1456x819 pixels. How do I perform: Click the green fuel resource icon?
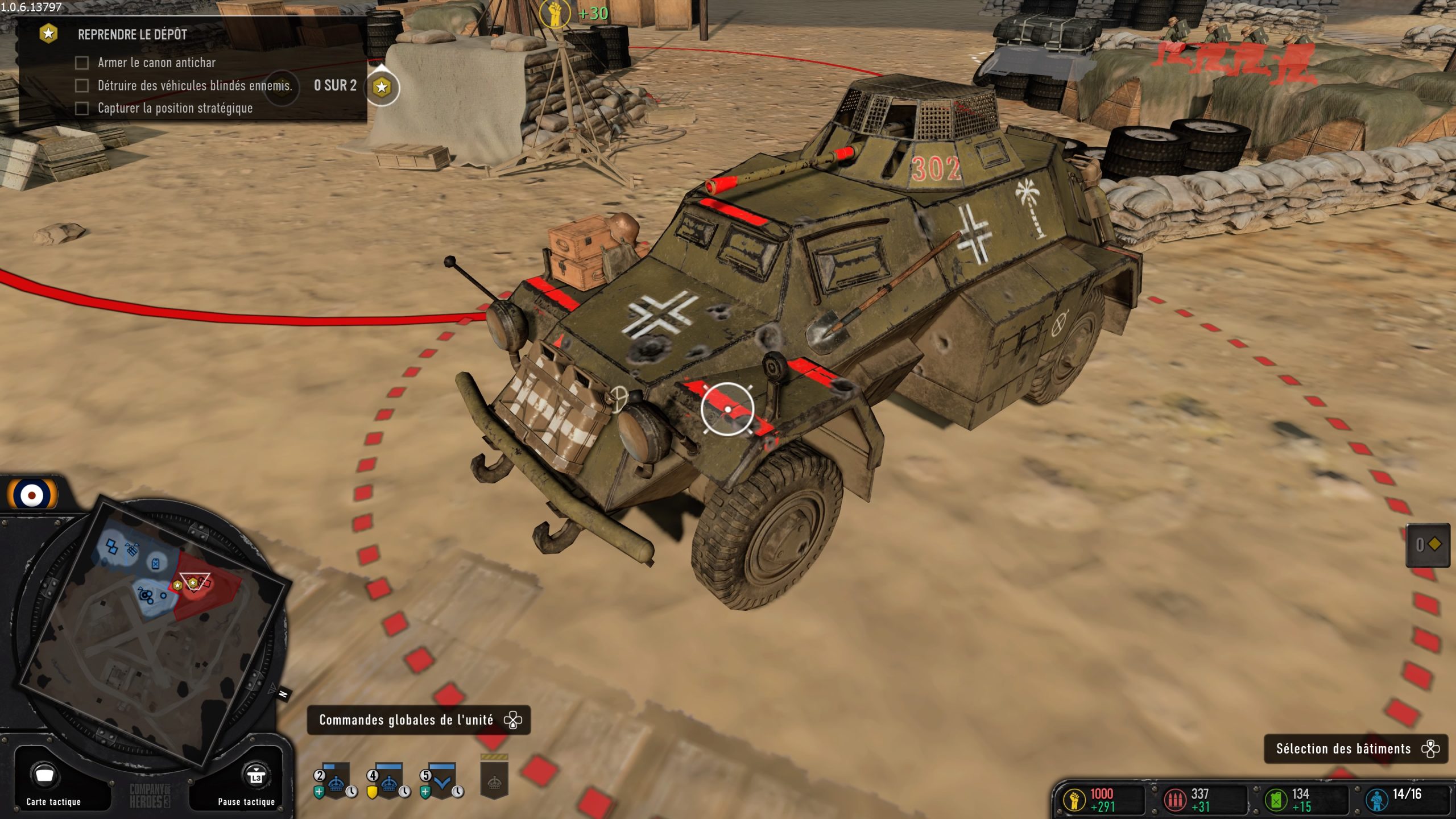[1275, 800]
